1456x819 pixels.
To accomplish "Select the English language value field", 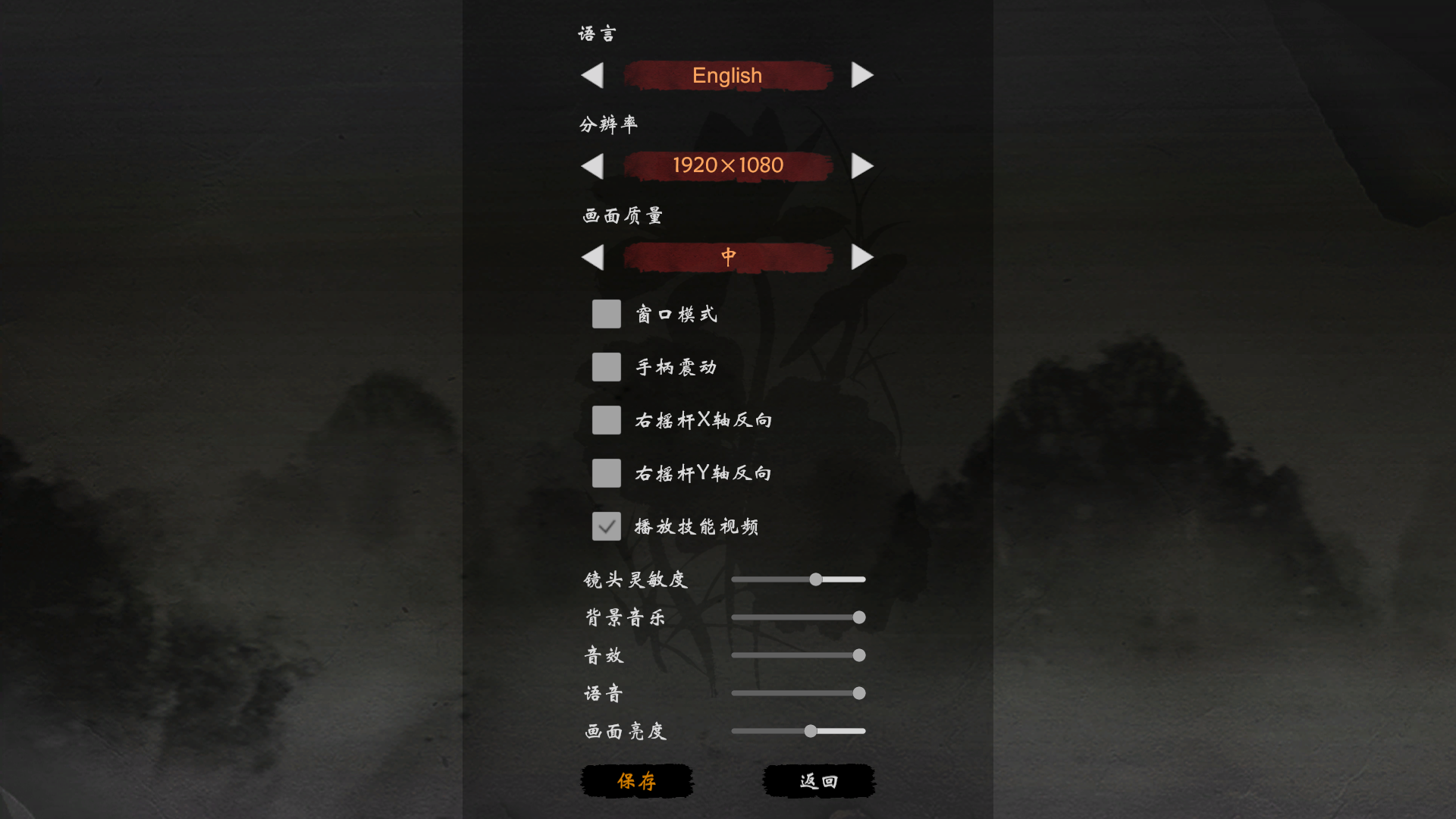I will (x=726, y=75).
